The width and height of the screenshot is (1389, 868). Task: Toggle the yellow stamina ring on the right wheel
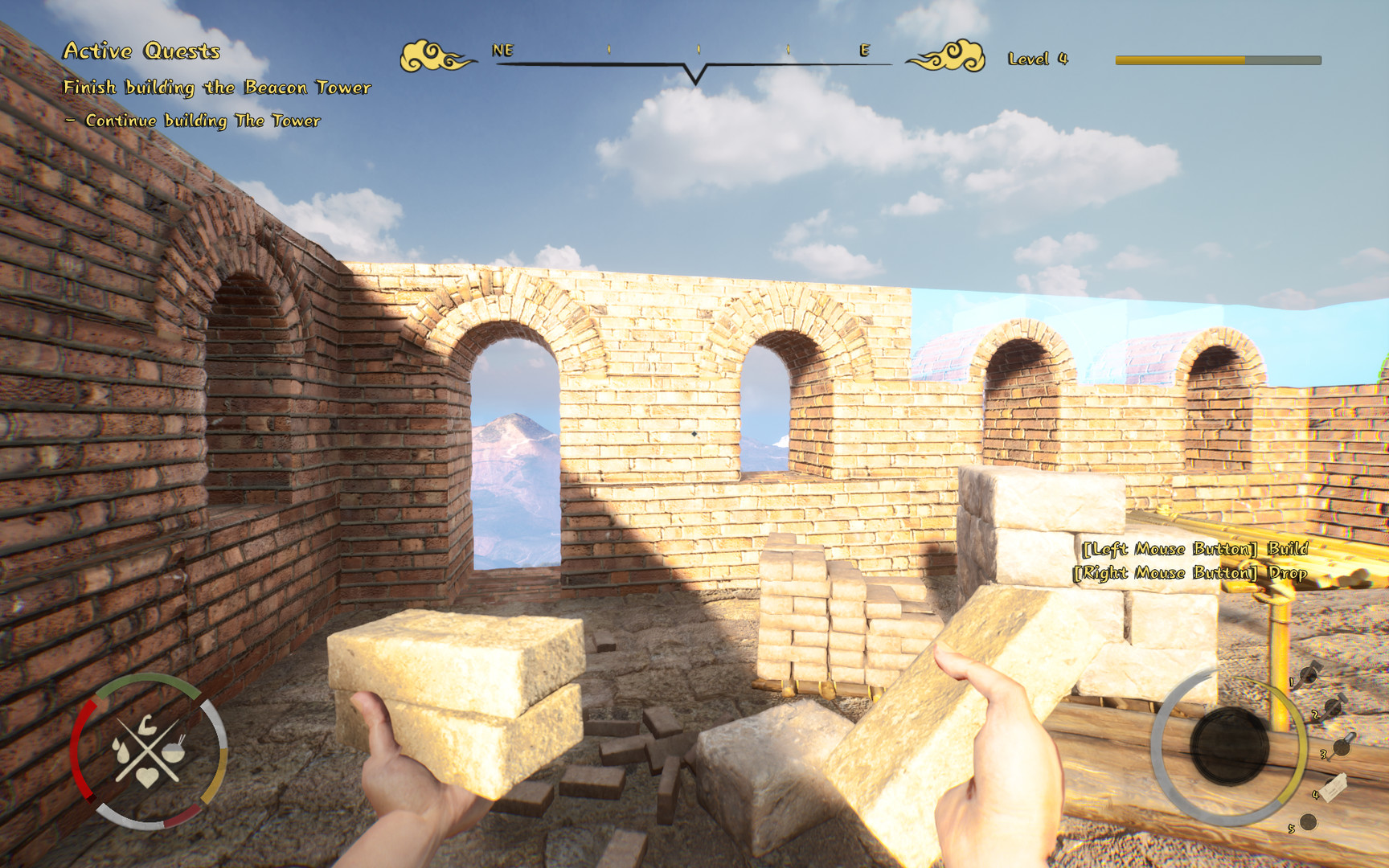(x=1301, y=740)
